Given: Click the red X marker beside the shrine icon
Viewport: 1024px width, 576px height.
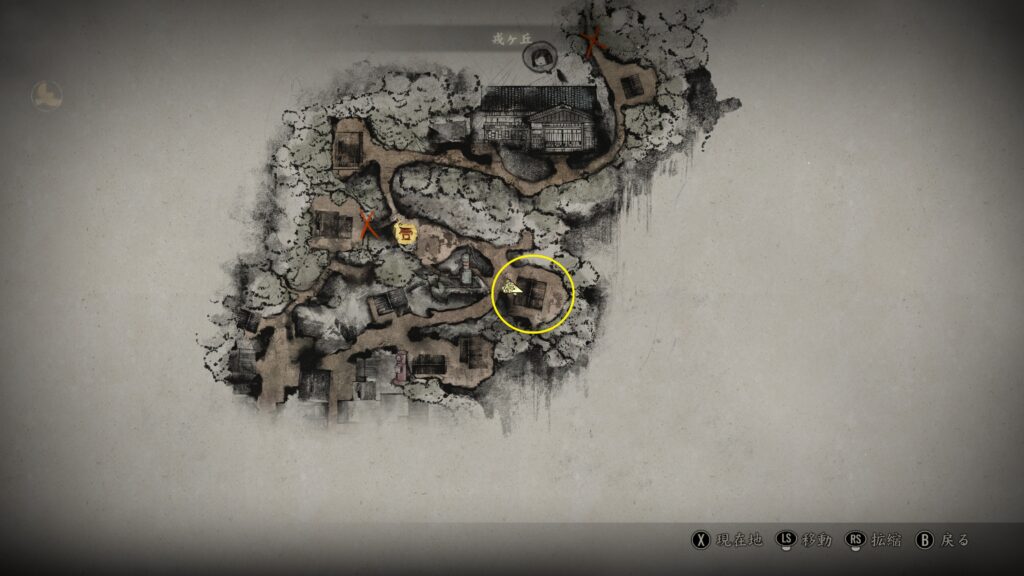Looking at the screenshot, I should click(368, 224).
